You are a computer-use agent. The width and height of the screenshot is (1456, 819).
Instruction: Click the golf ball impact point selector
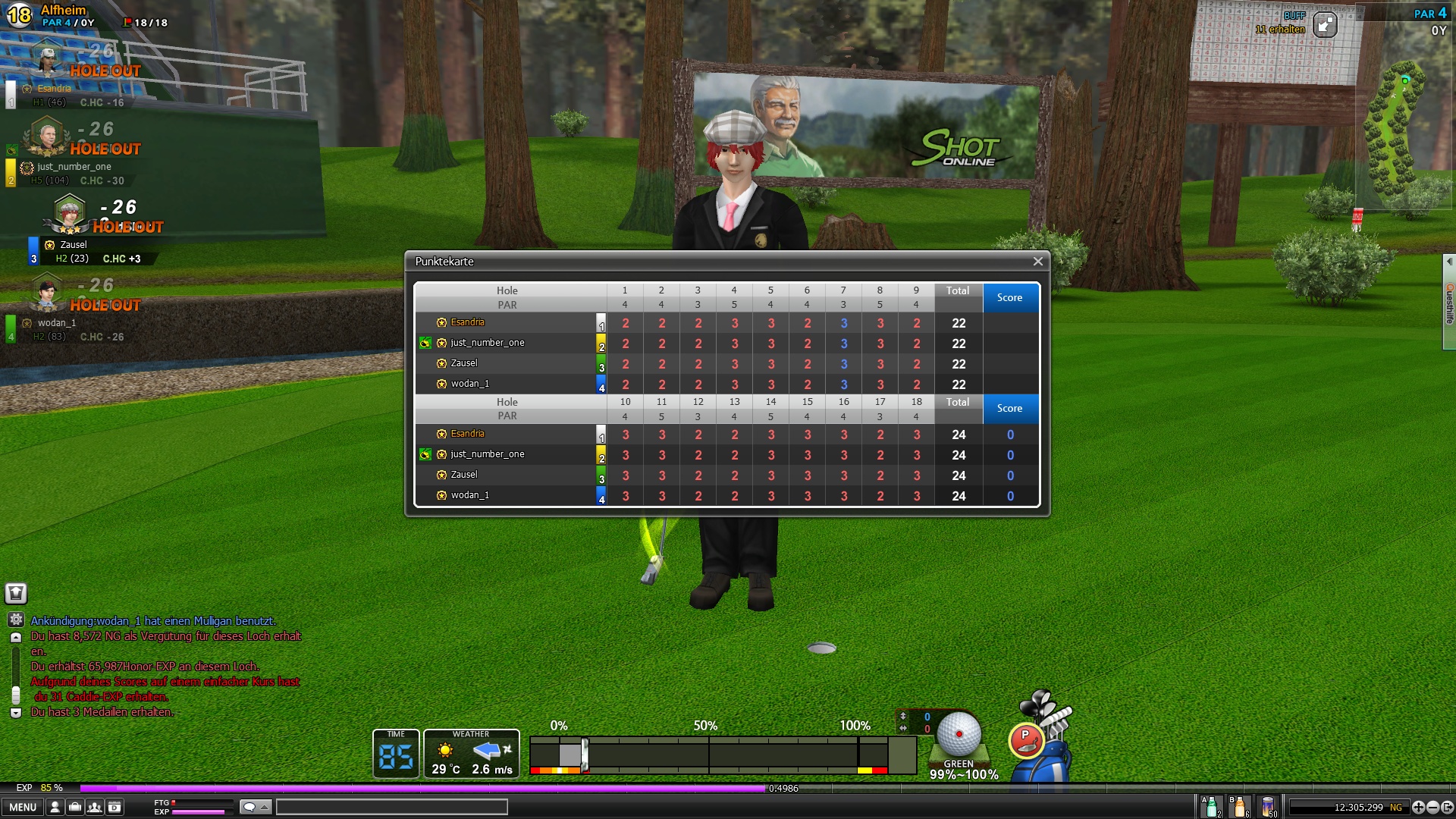(959, 734)
